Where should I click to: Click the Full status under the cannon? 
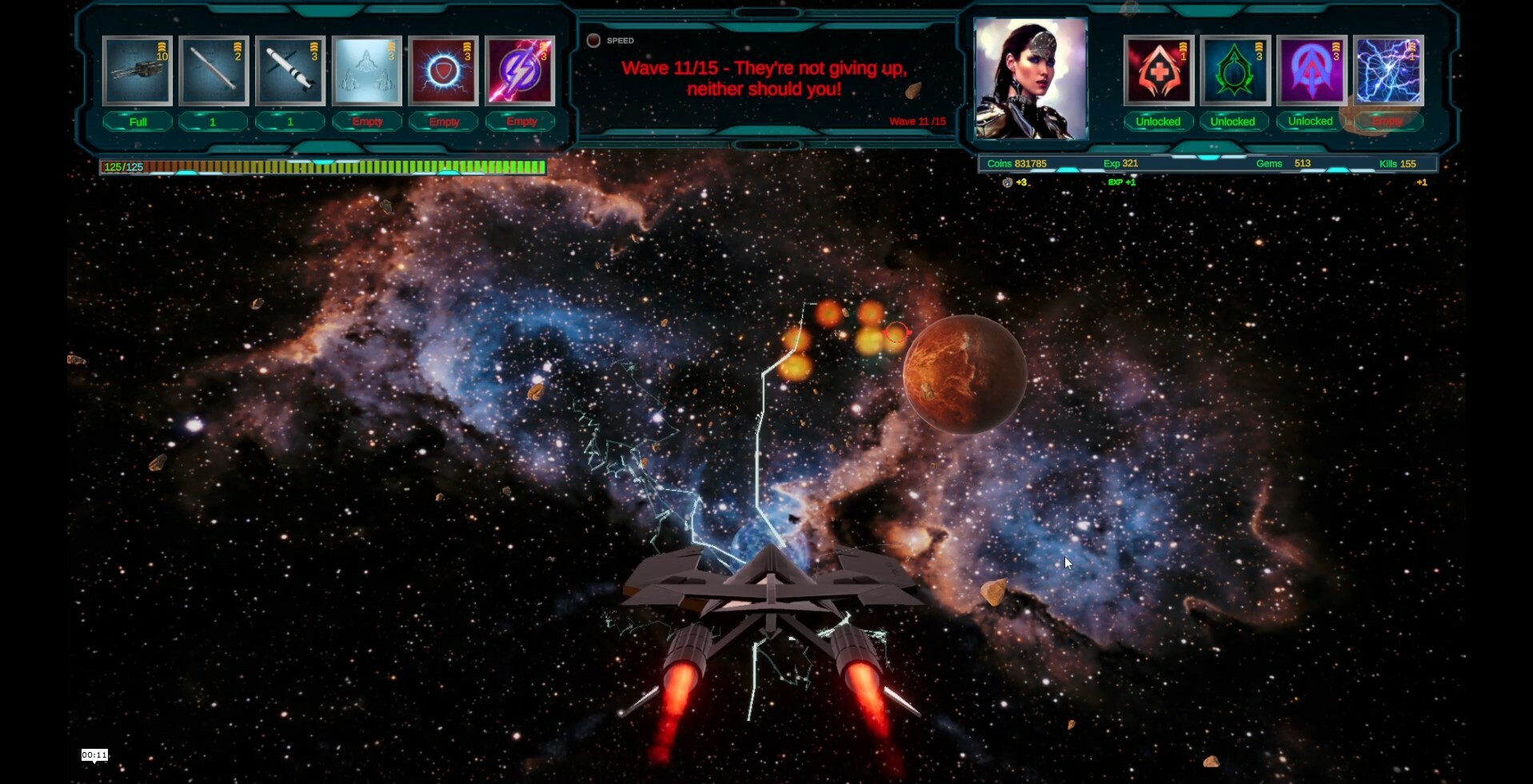(137, 121)
